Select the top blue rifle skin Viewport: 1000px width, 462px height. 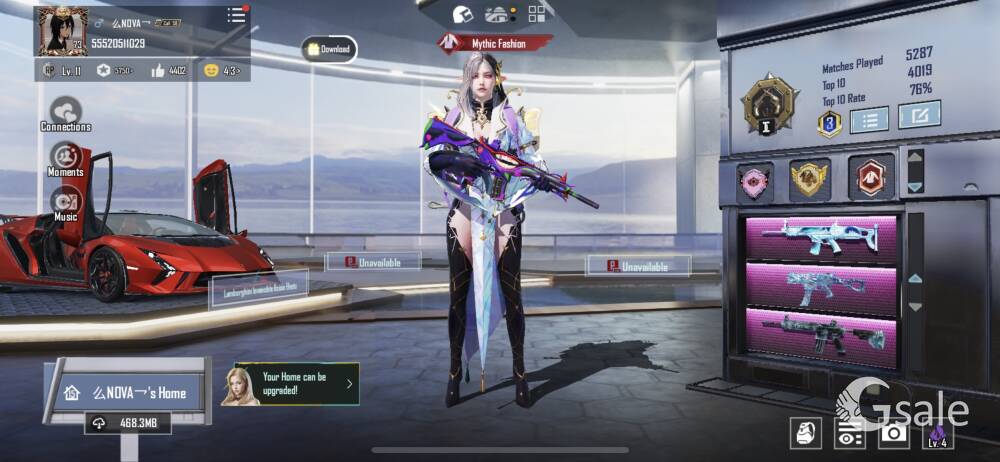(x=820, y=239)
